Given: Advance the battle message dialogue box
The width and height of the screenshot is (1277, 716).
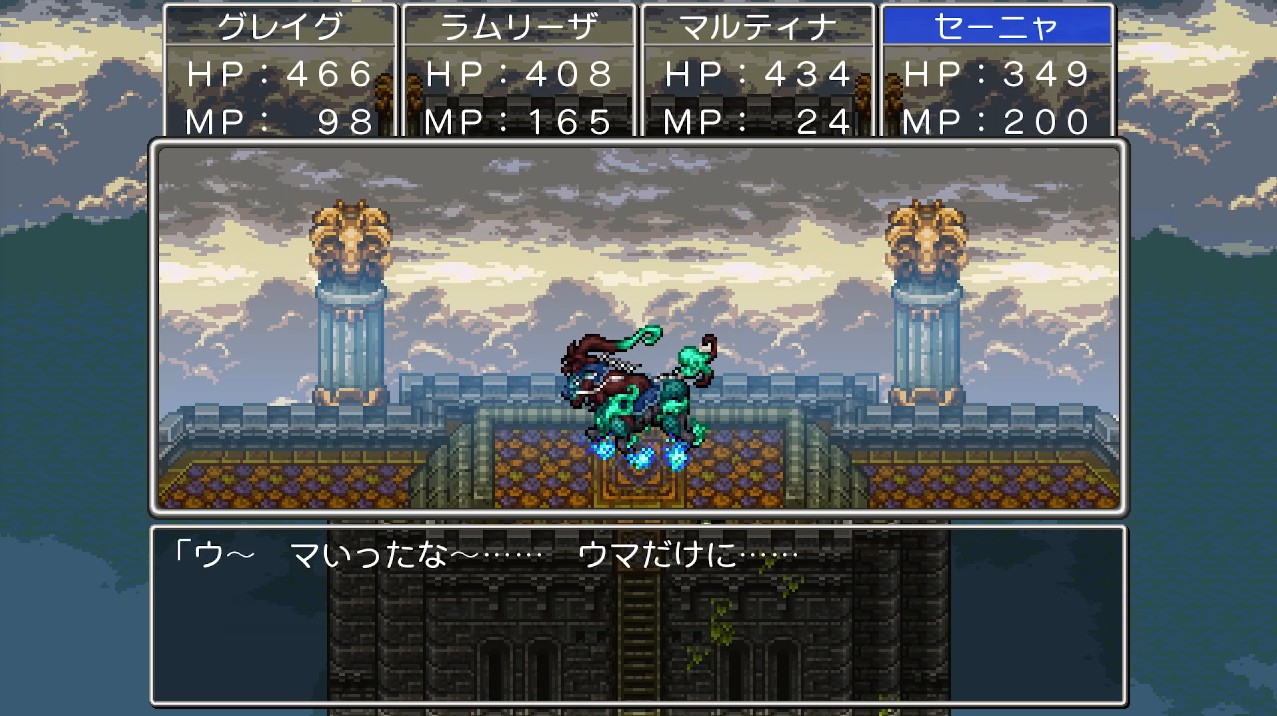Looking at the screenshot, I should [x=638, y=614].
